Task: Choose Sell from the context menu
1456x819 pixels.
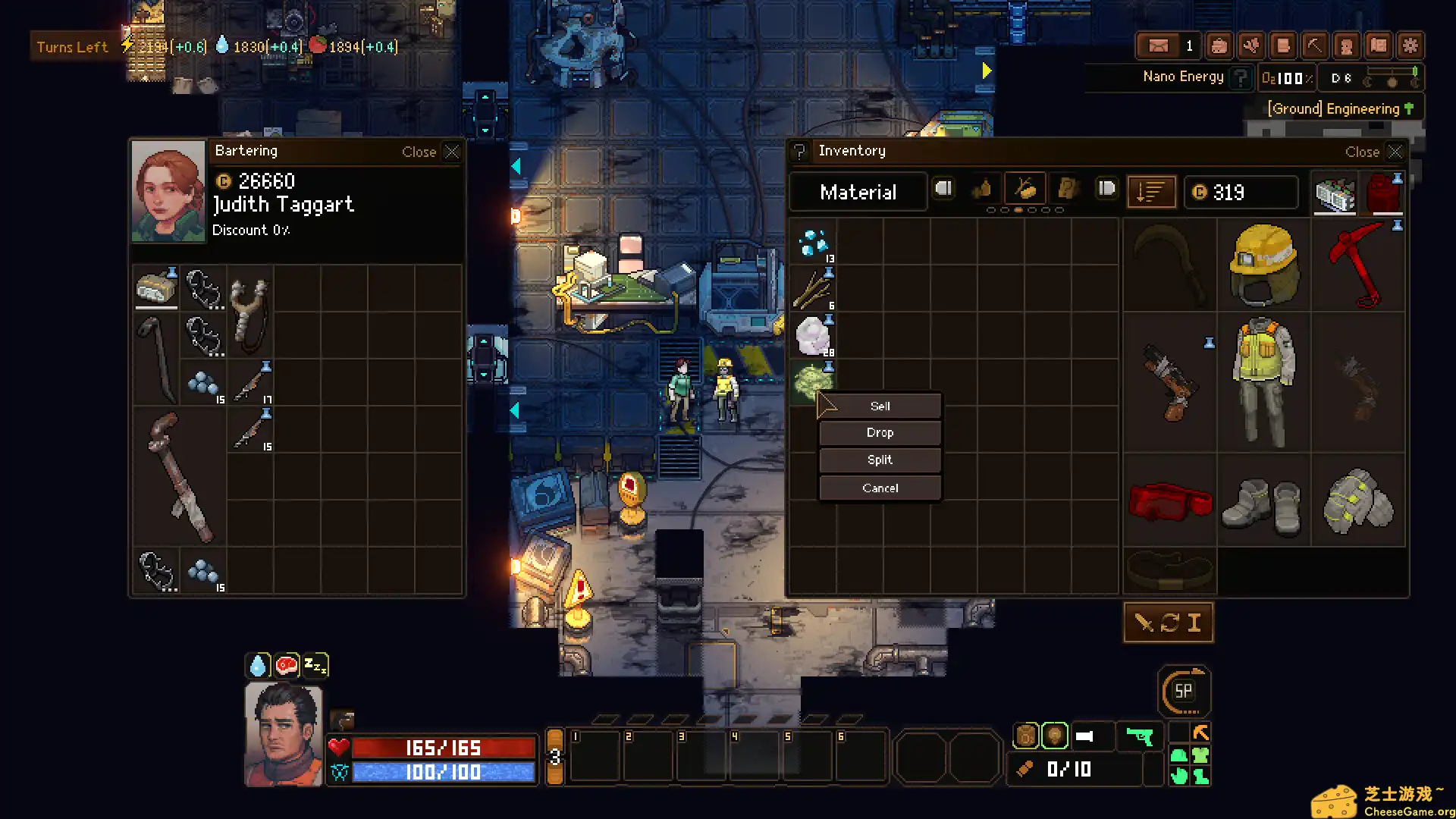Action: [x=879, y=406]
